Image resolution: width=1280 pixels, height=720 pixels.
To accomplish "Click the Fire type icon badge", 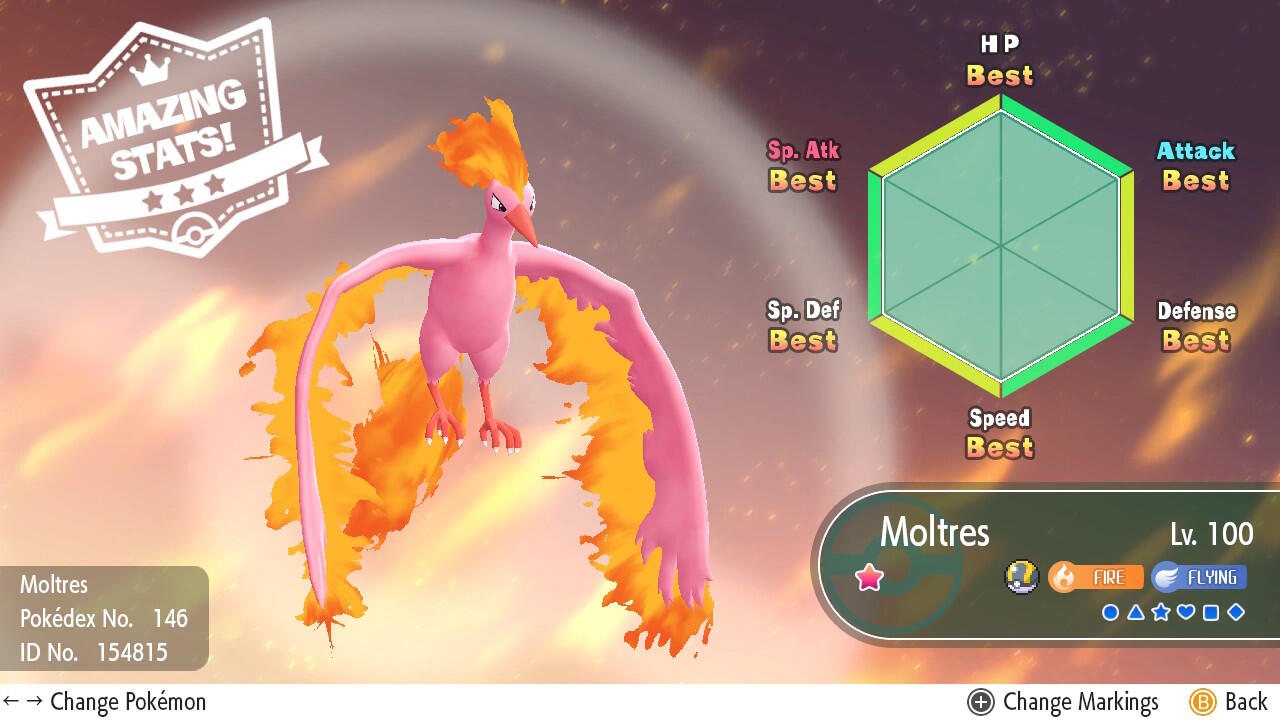I will tap(1096, 577).
